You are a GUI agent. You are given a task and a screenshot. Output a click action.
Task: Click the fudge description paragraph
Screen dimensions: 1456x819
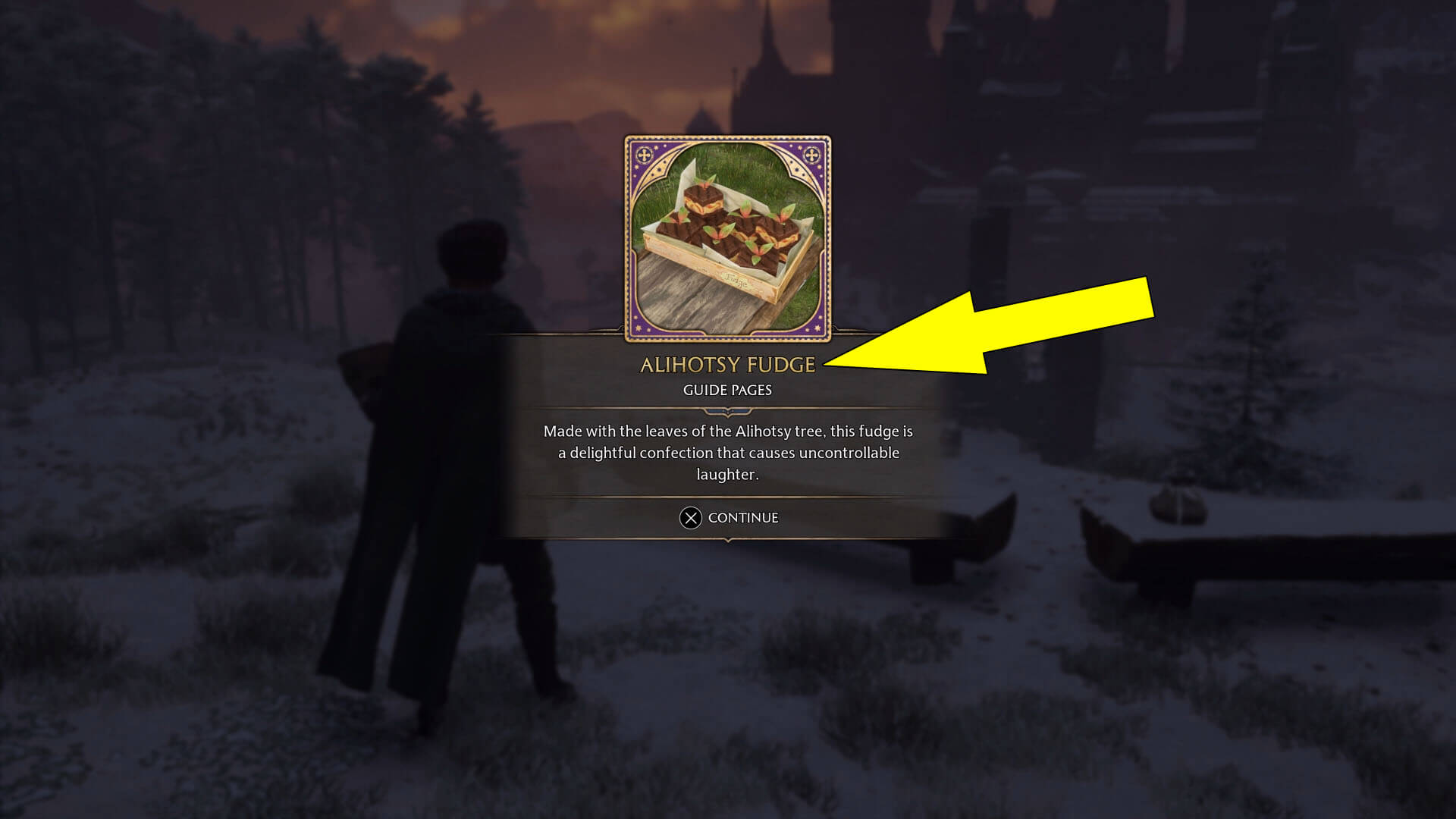(726, 453)
